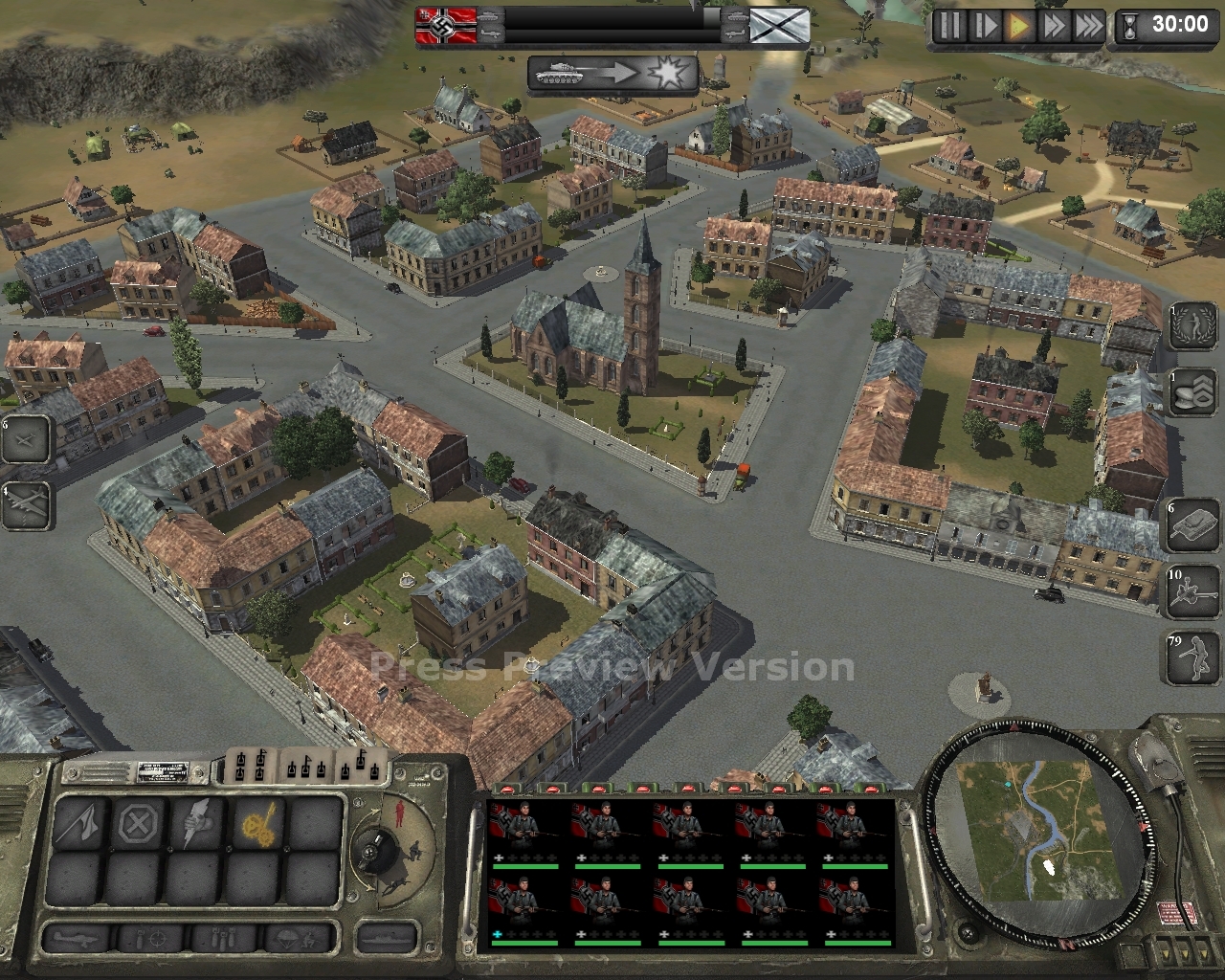The image size is (1225, 980).
Task: Select normal play speed
Action: tap(1018, 25)
